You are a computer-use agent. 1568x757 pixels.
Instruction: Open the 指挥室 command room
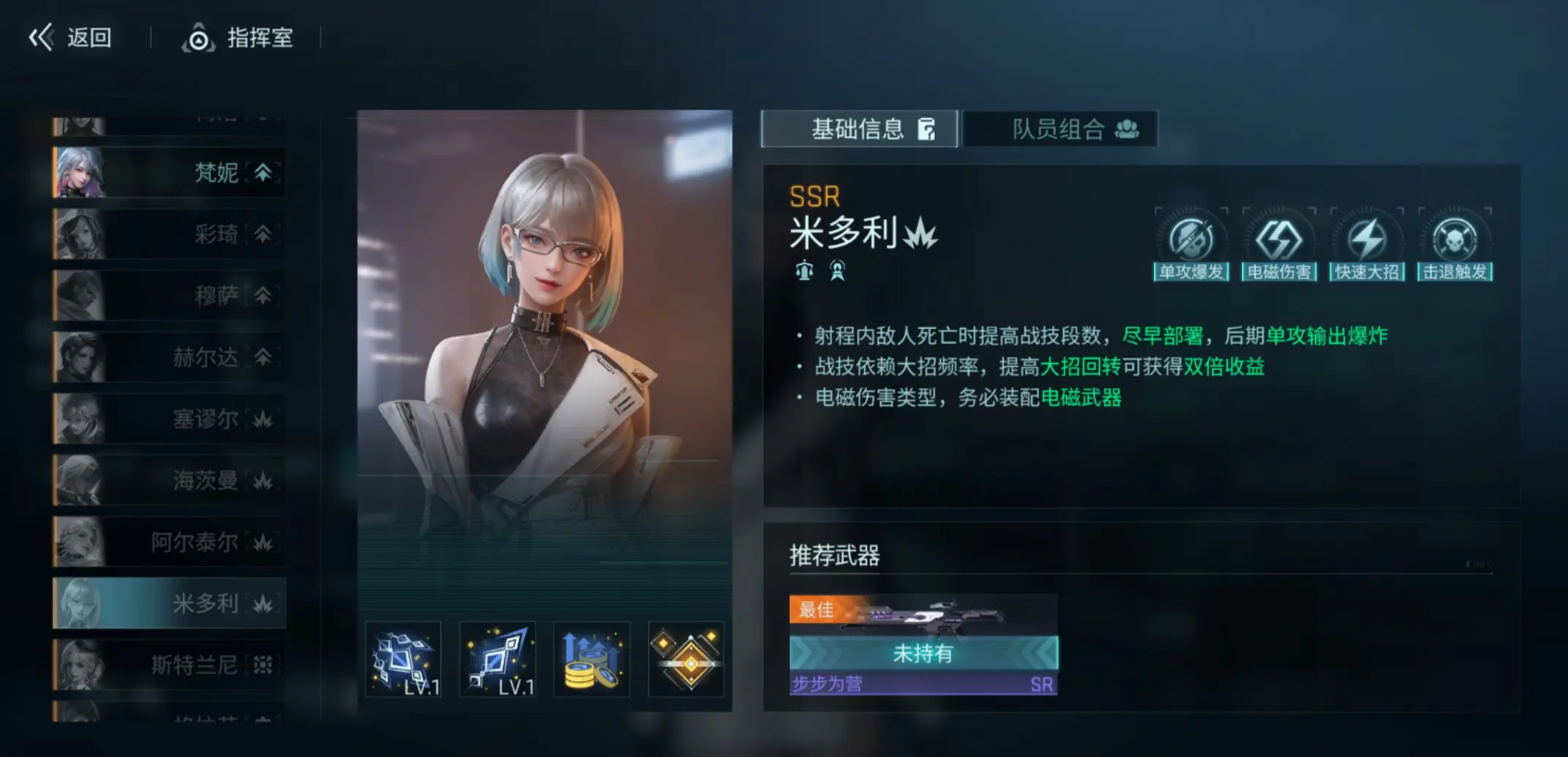pos(238,38)
